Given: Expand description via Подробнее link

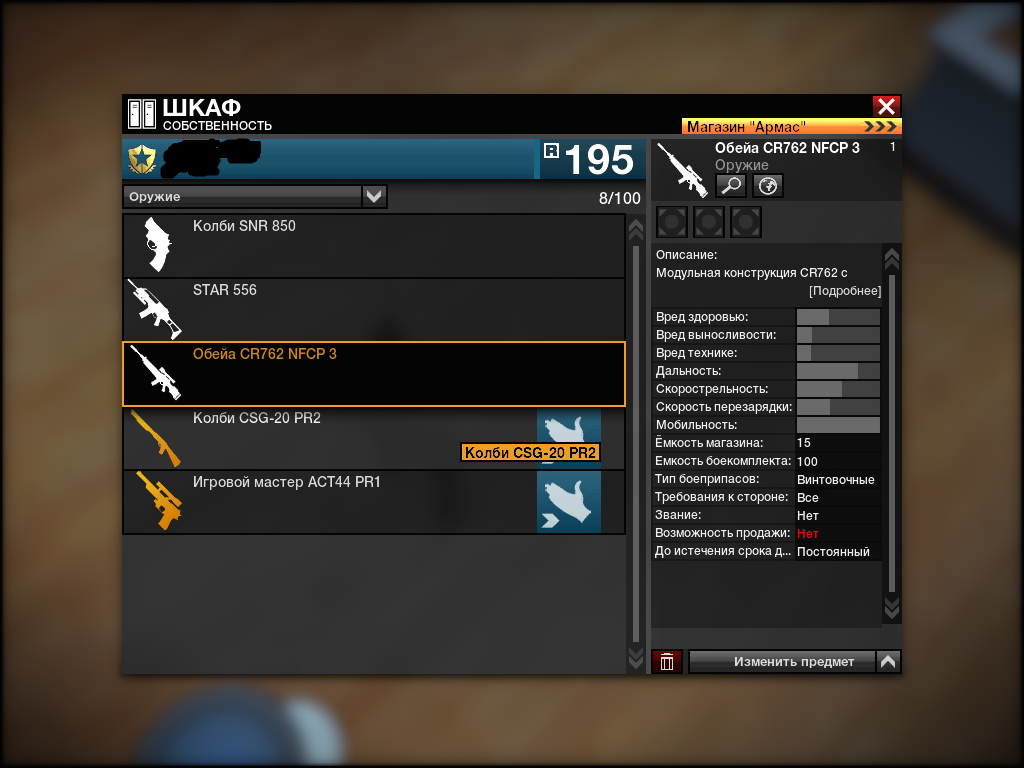Looking at the screenshot, I should click(845, 291).
